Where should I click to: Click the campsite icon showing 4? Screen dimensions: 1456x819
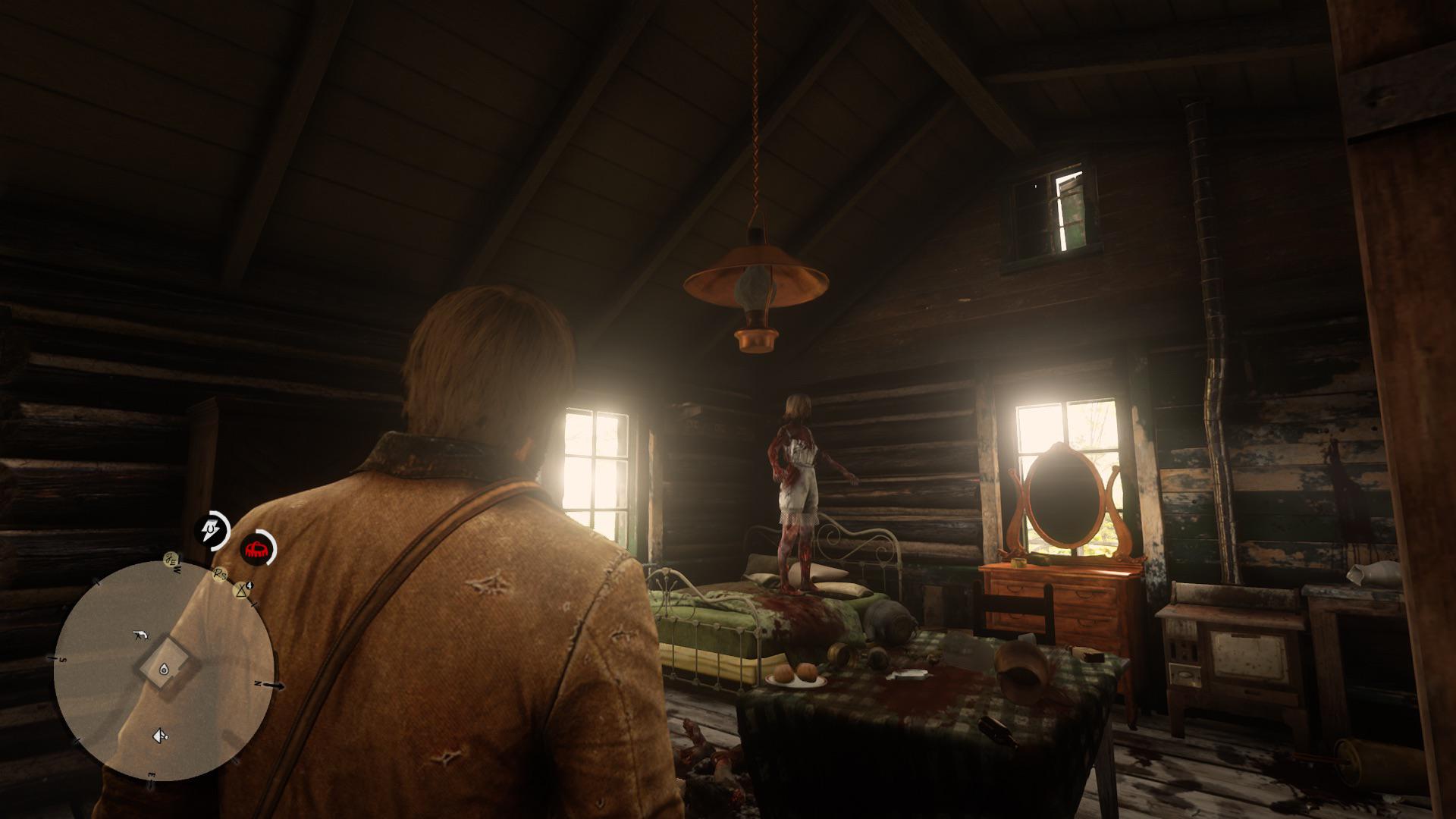[242, 590]
